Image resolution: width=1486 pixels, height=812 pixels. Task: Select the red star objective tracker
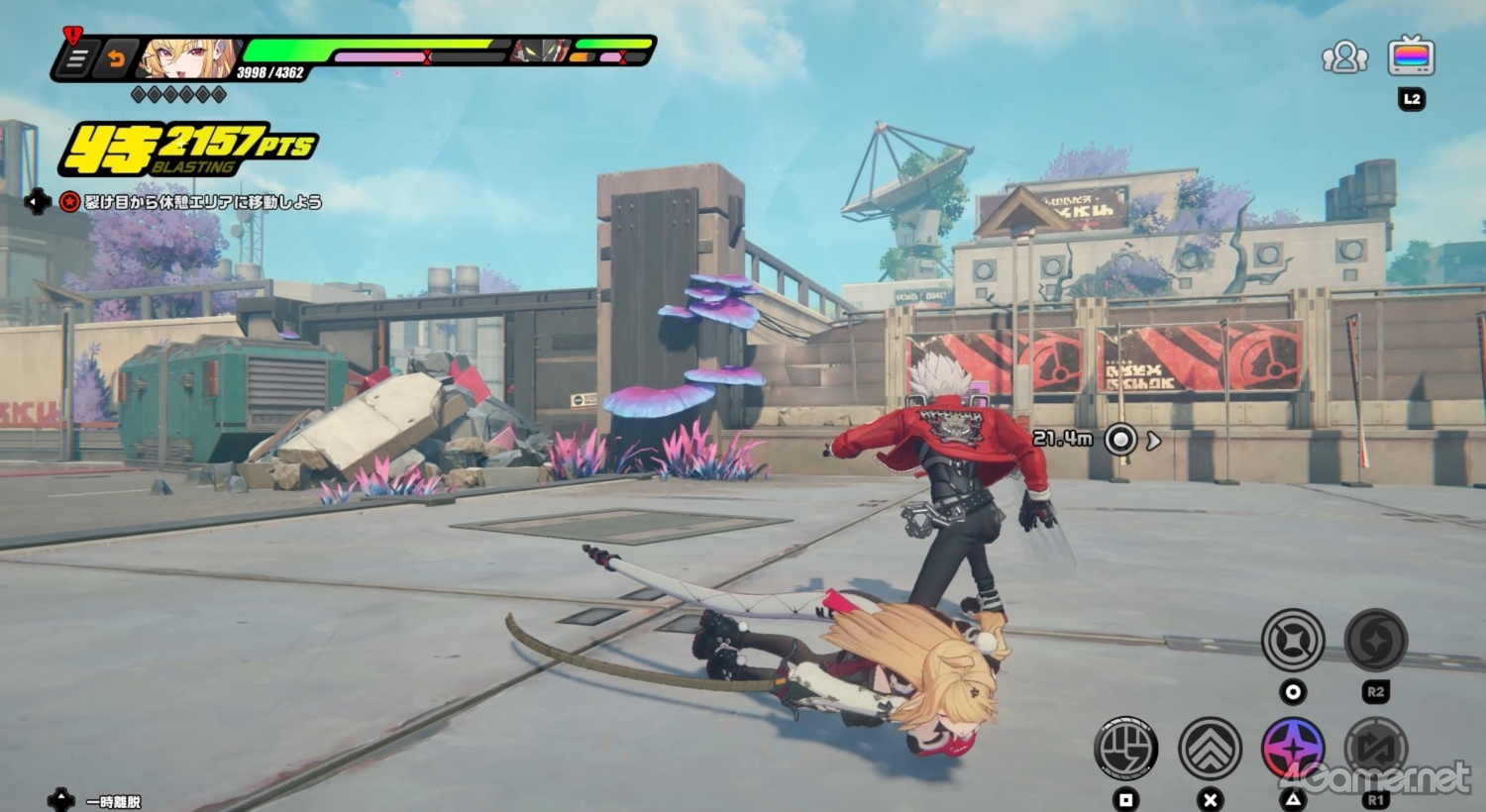69,202
